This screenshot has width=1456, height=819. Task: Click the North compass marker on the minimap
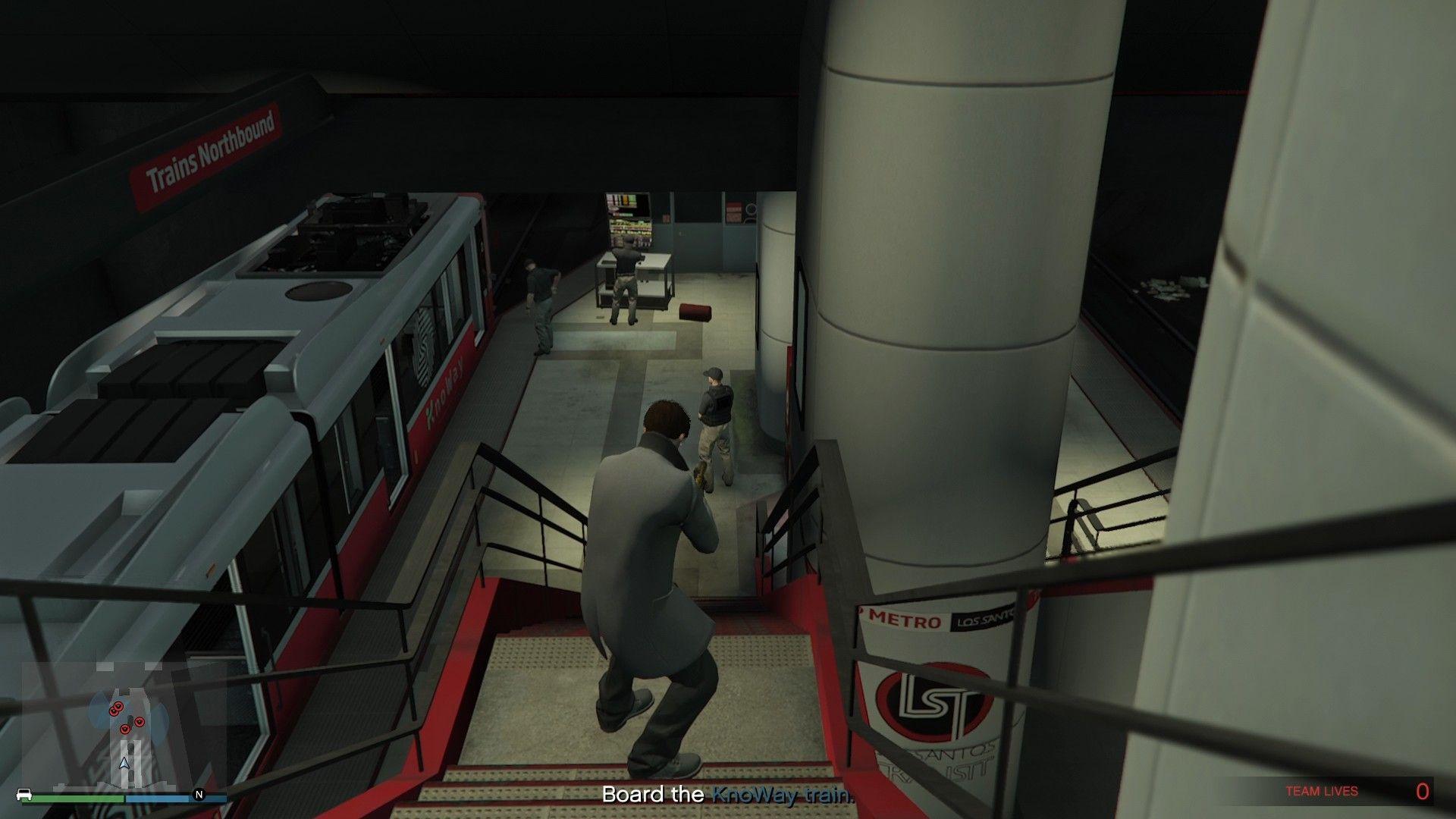(199, 795)
